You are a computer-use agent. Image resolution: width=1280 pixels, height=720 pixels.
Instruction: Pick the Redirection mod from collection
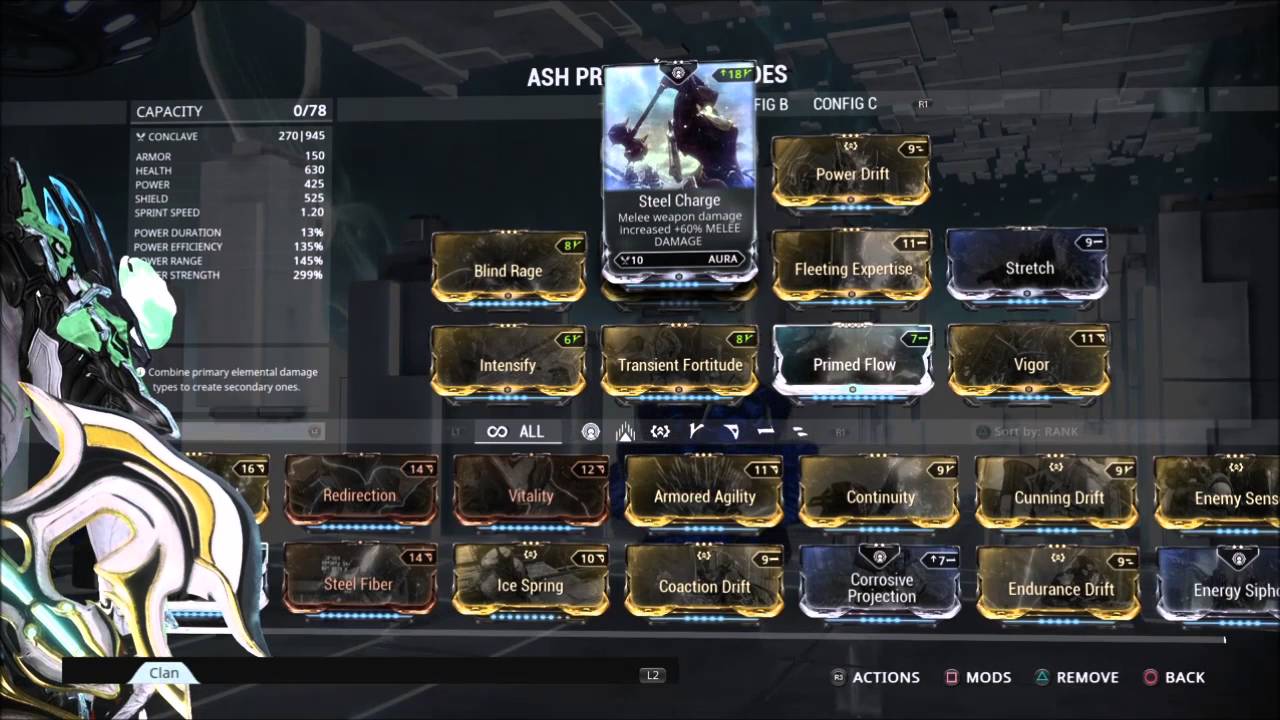tap(360, 494)
